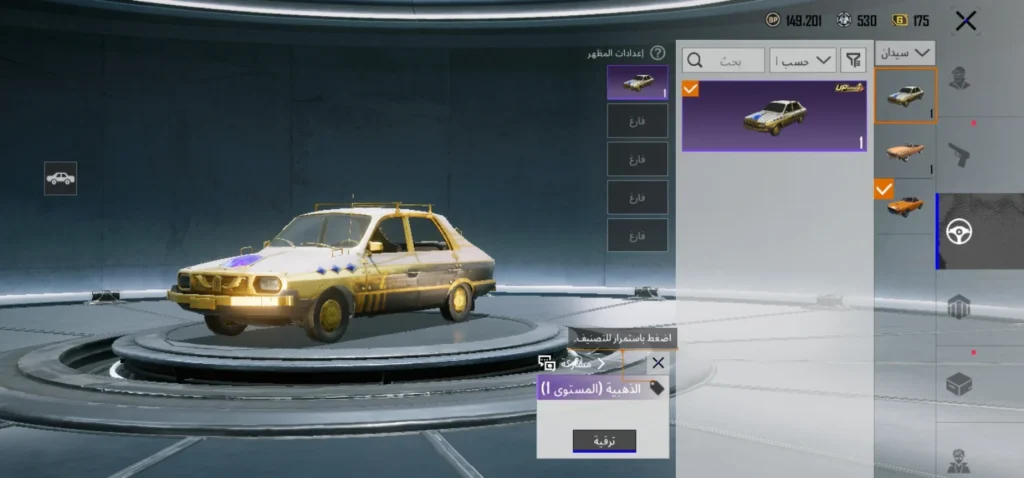Viewport: 1024px width, 478px height.
Task: Close the skin info popup
Action: click(657, 363)
